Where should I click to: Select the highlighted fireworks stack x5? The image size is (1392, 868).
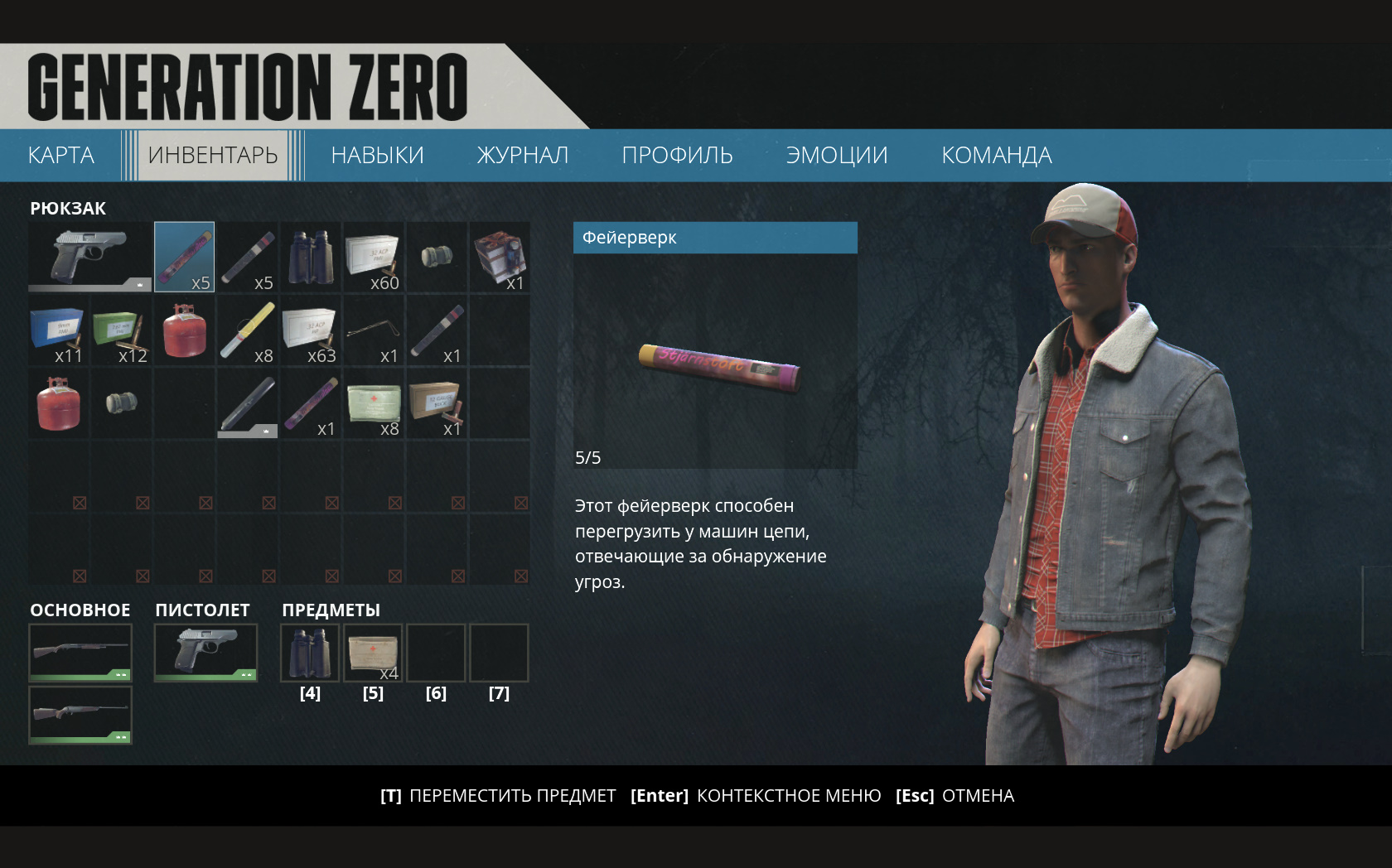pos(184,257)
